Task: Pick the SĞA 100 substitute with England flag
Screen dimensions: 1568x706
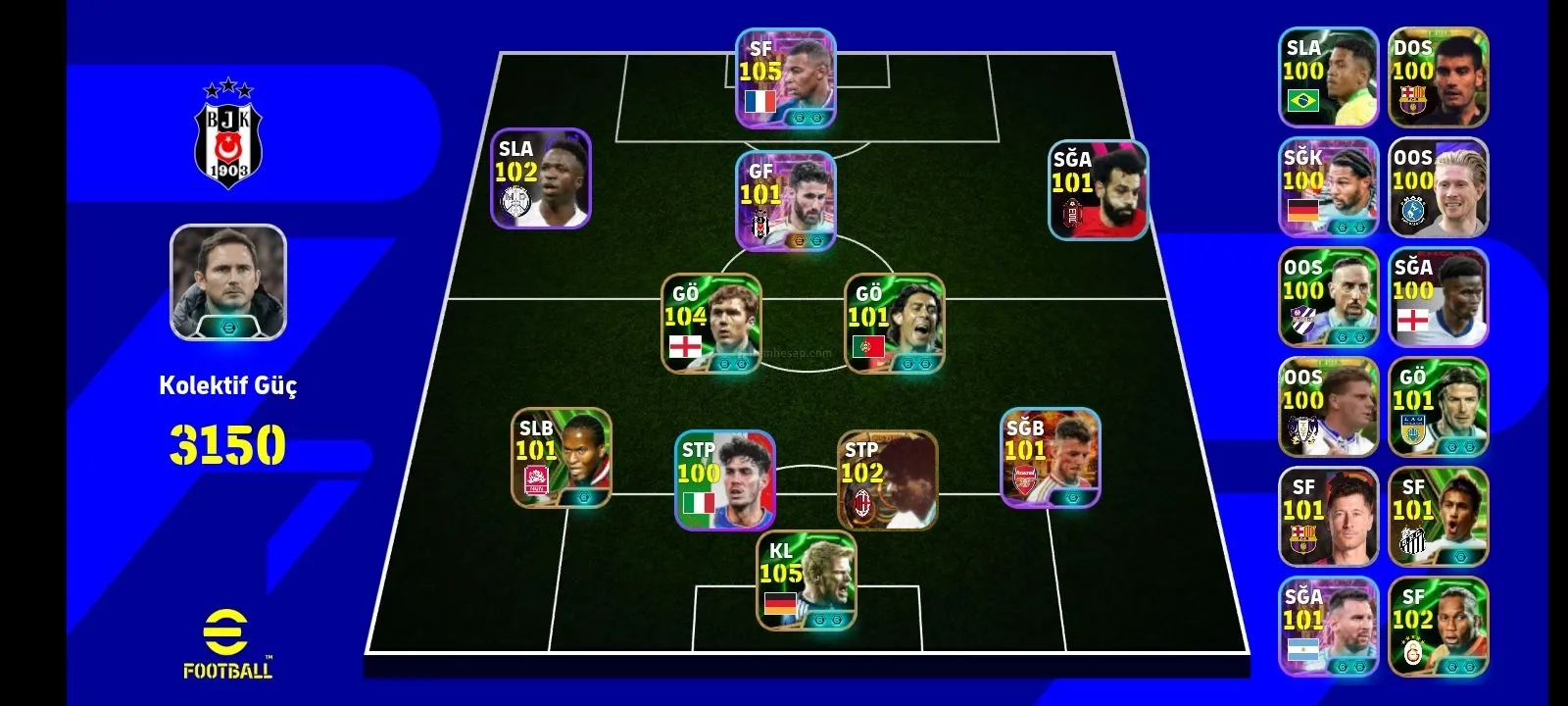Action: (1438, 297)
